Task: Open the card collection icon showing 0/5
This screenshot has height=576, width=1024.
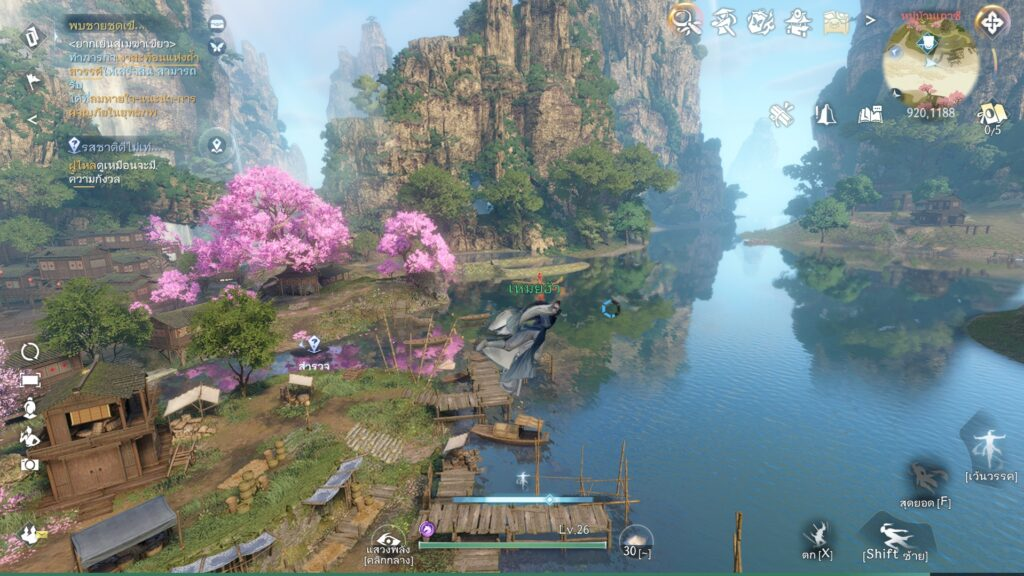Action: click(992, 114)
